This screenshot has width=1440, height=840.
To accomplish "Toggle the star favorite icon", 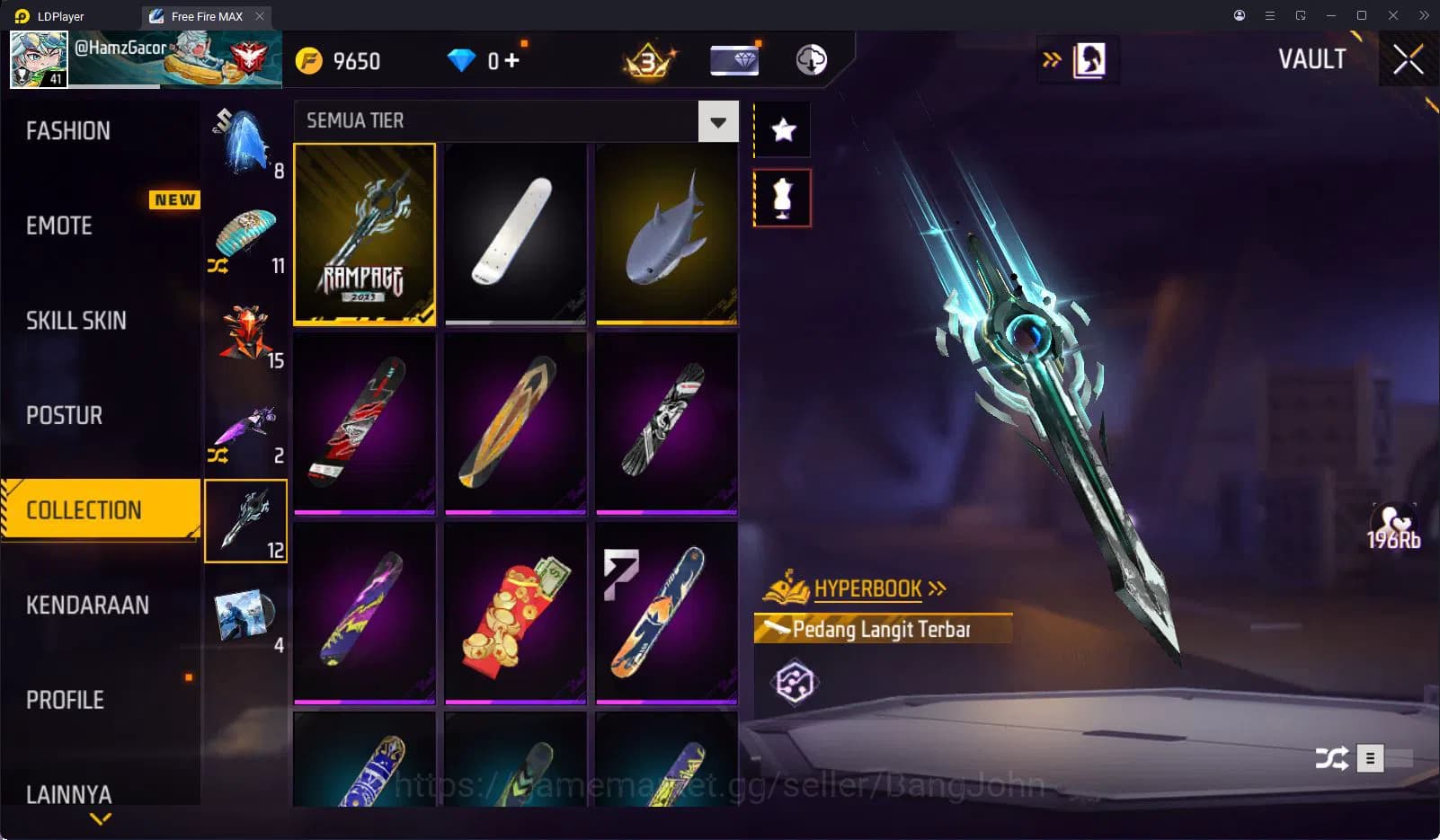I will point(781,129).
